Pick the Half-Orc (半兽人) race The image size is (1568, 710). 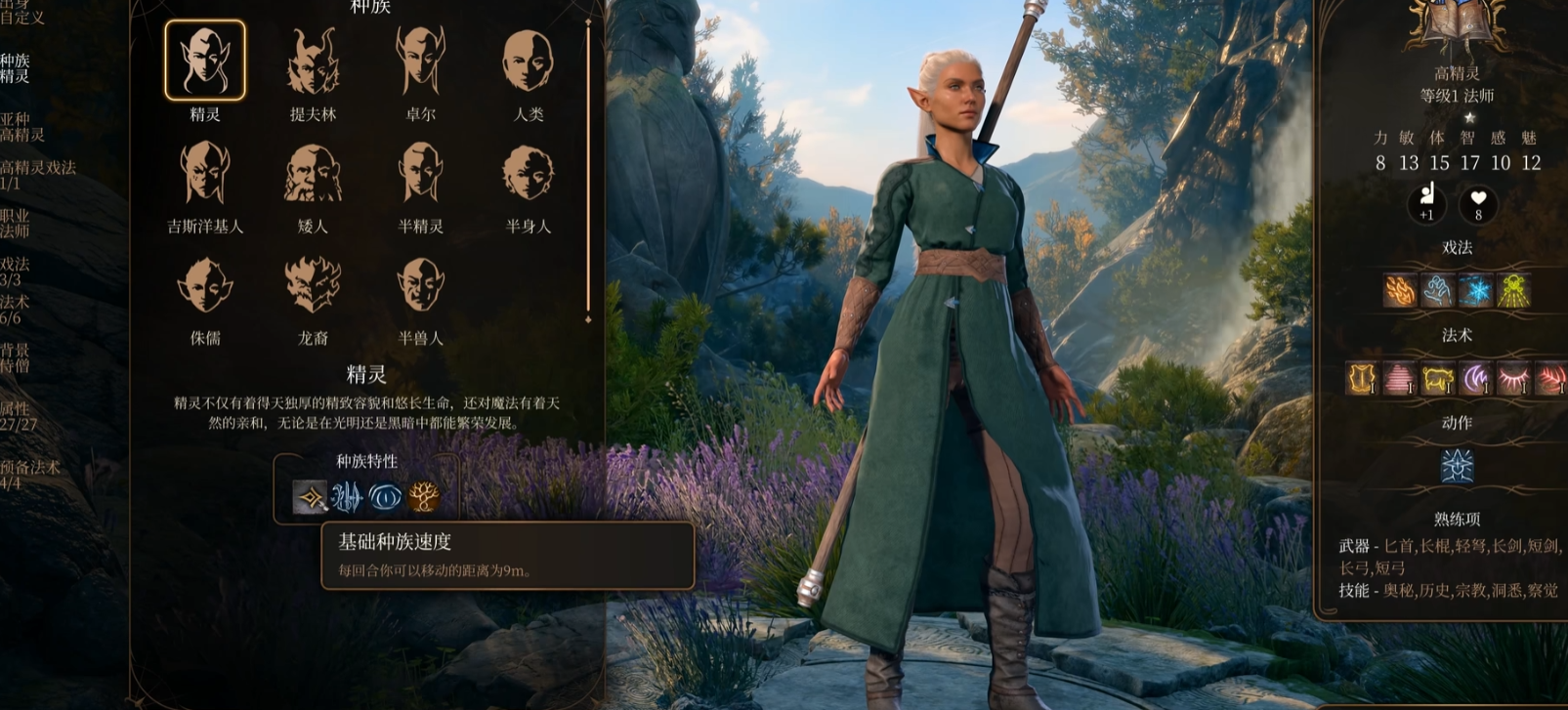tap(421, 285)
